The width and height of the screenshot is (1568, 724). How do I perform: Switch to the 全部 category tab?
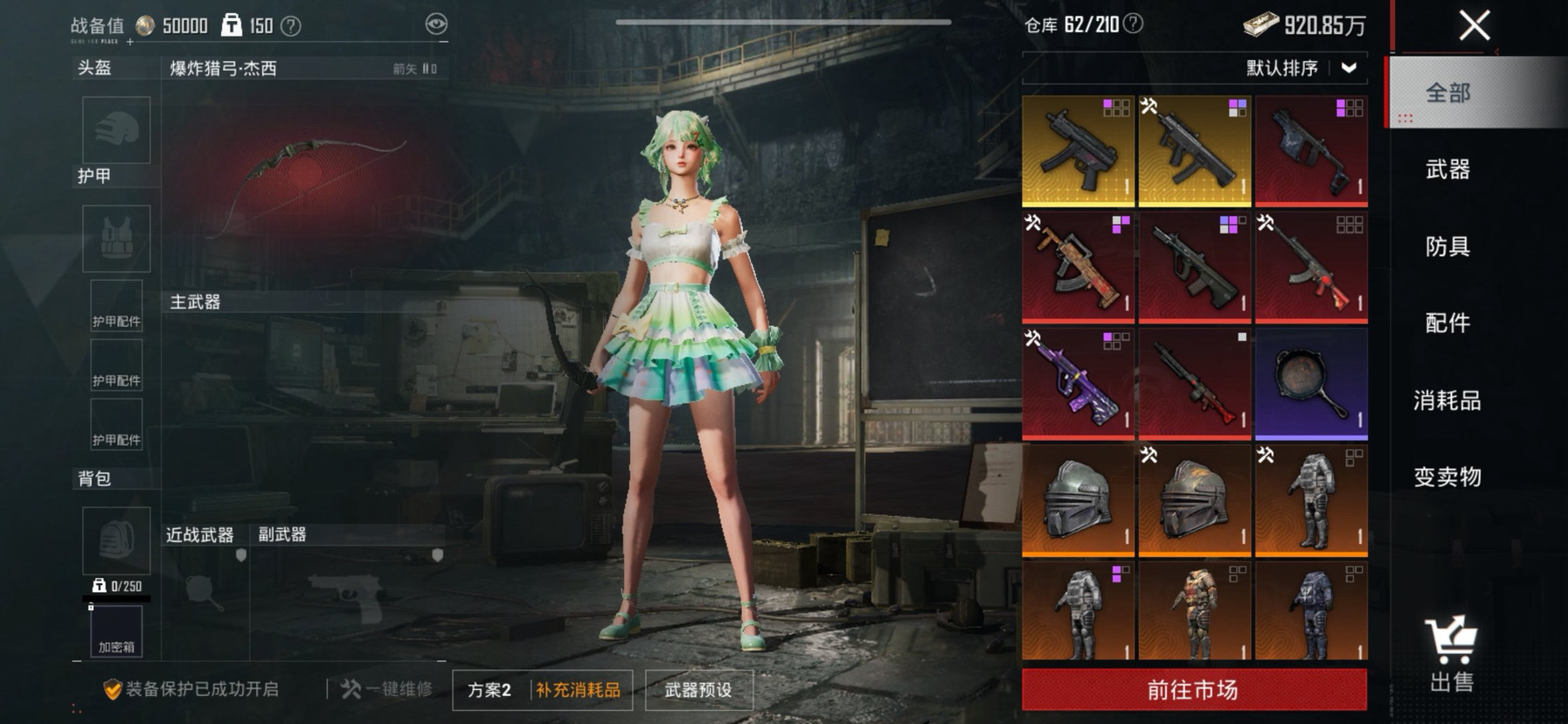(x=1447, y=93)
